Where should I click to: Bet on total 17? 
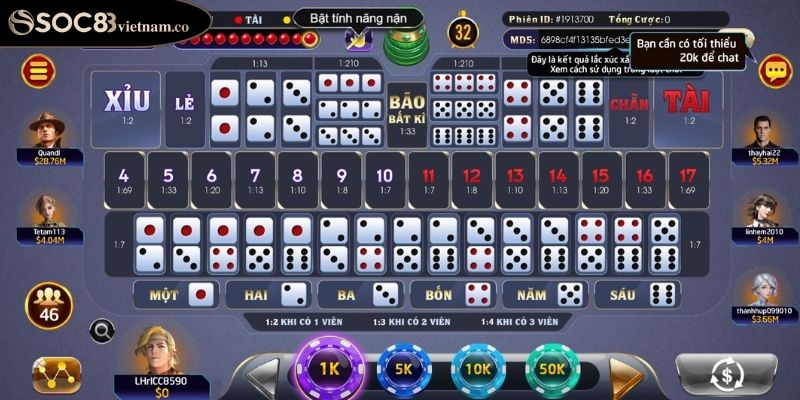click(x=687, y=179)
